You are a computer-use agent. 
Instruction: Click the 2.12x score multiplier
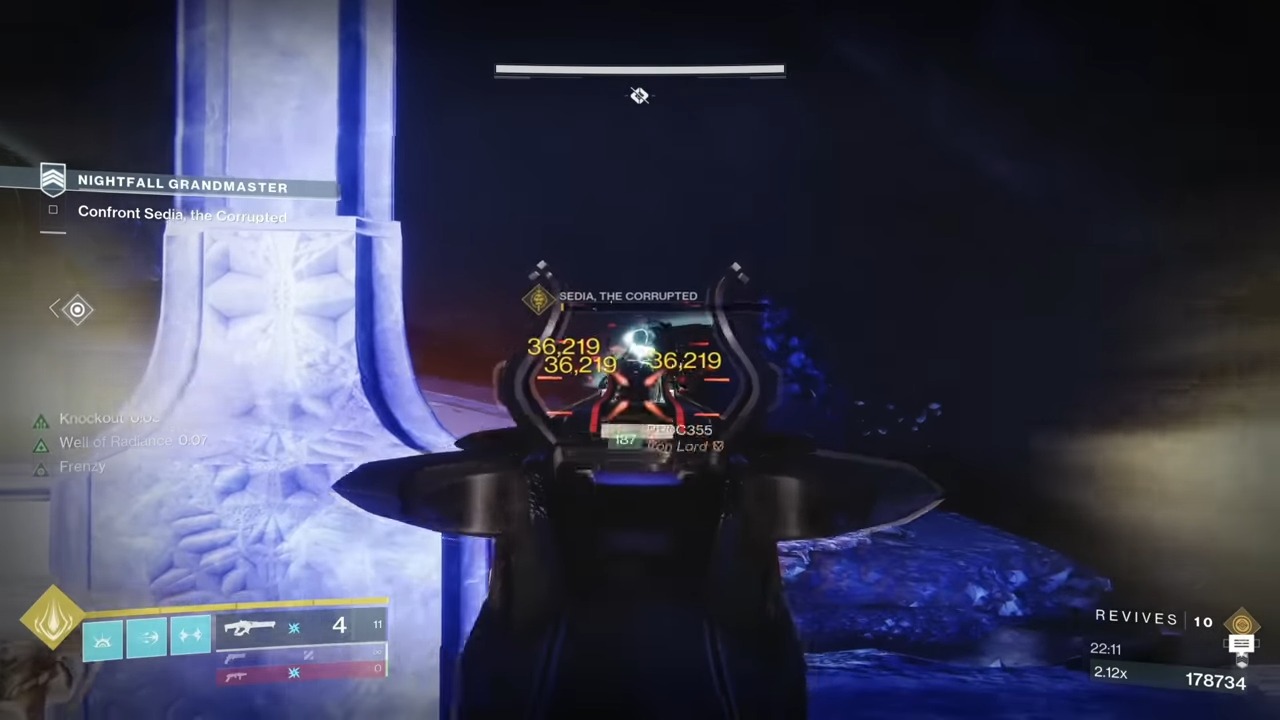click(x=1110, y=672)
